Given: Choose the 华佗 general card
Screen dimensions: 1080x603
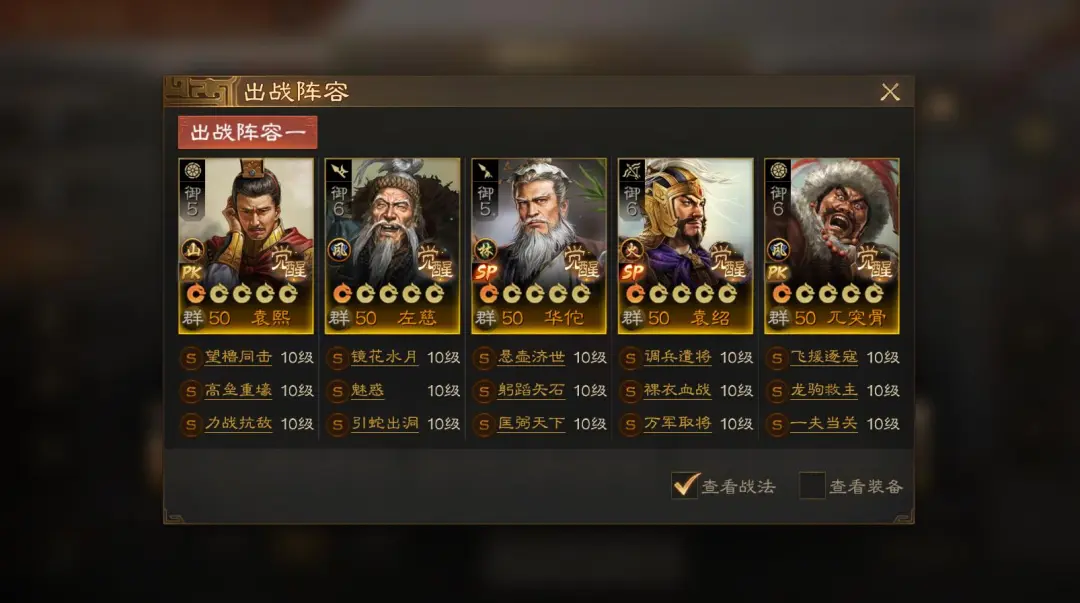Looking at the screenshot, I should click(539, 245).
